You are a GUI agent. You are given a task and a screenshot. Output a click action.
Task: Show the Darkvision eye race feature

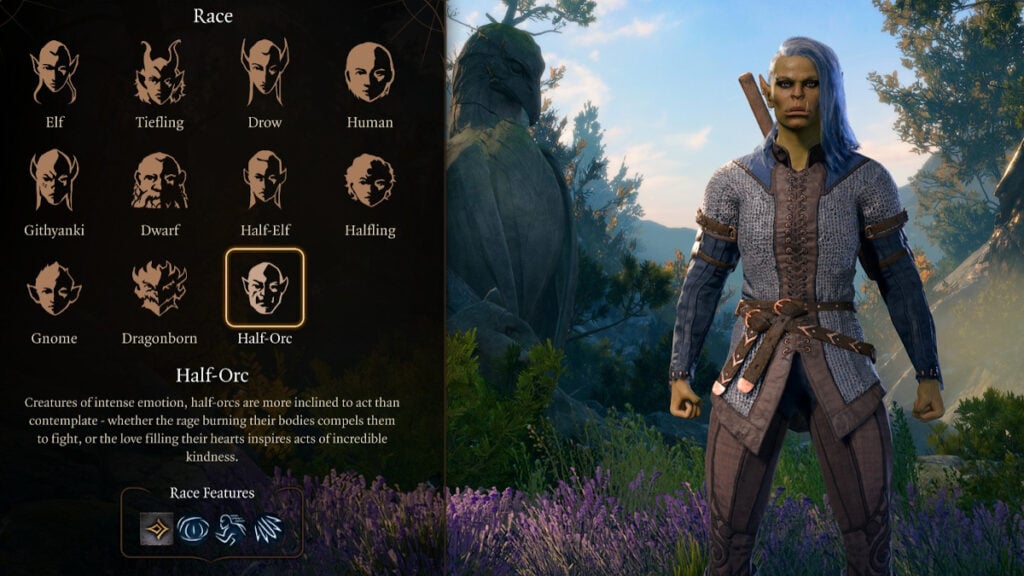tap(193, 527)
